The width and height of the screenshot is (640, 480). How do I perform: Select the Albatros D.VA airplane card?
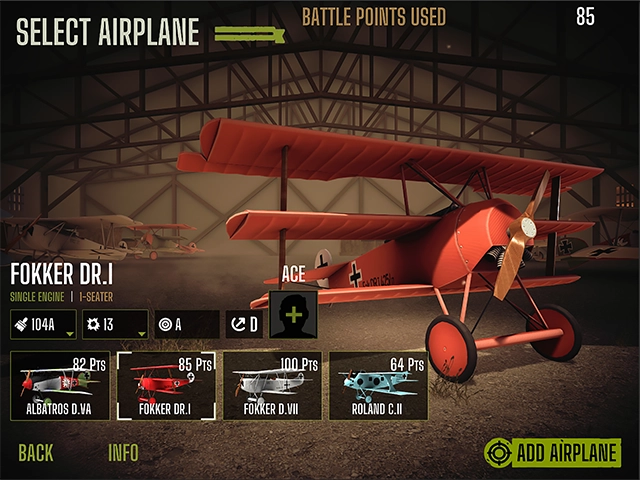point(58,385)
